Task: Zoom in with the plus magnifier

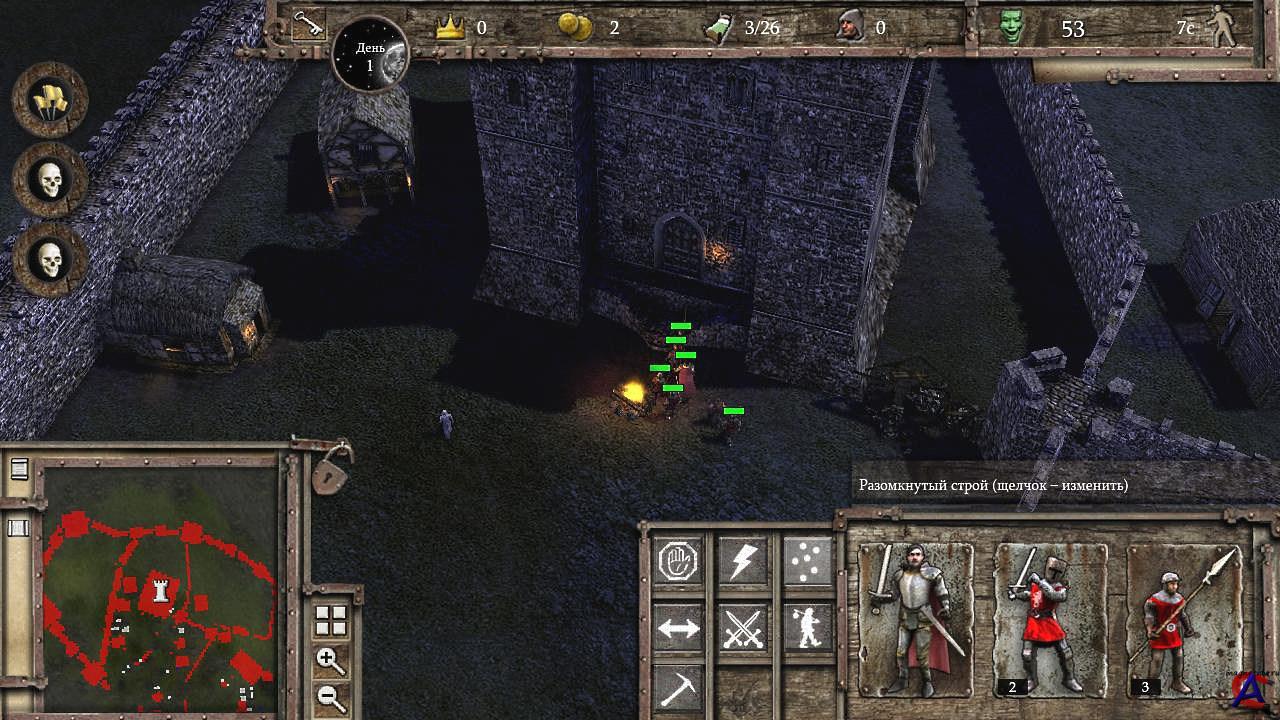Action: point(330,660)
